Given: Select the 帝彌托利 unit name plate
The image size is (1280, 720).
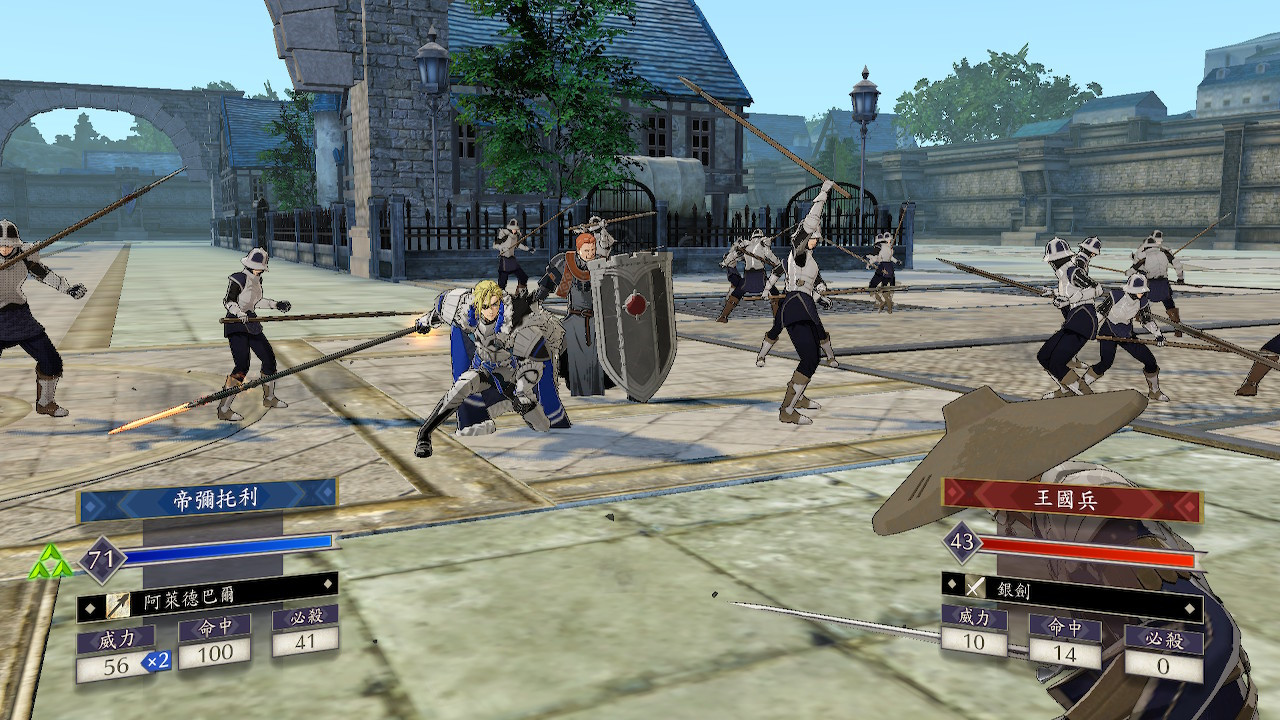Looking at the screenshot, I should tap(208, 499).
